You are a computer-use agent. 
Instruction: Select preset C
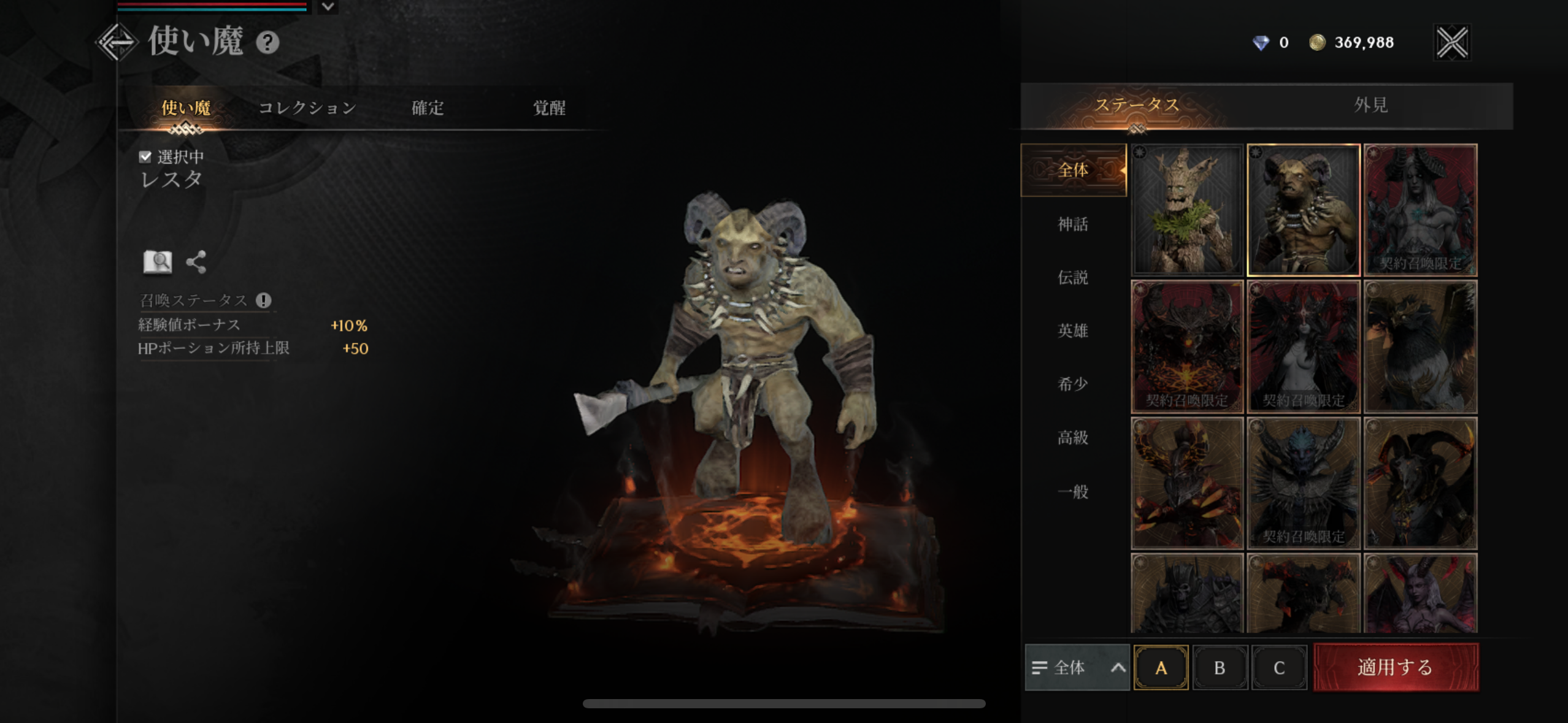1279,667
